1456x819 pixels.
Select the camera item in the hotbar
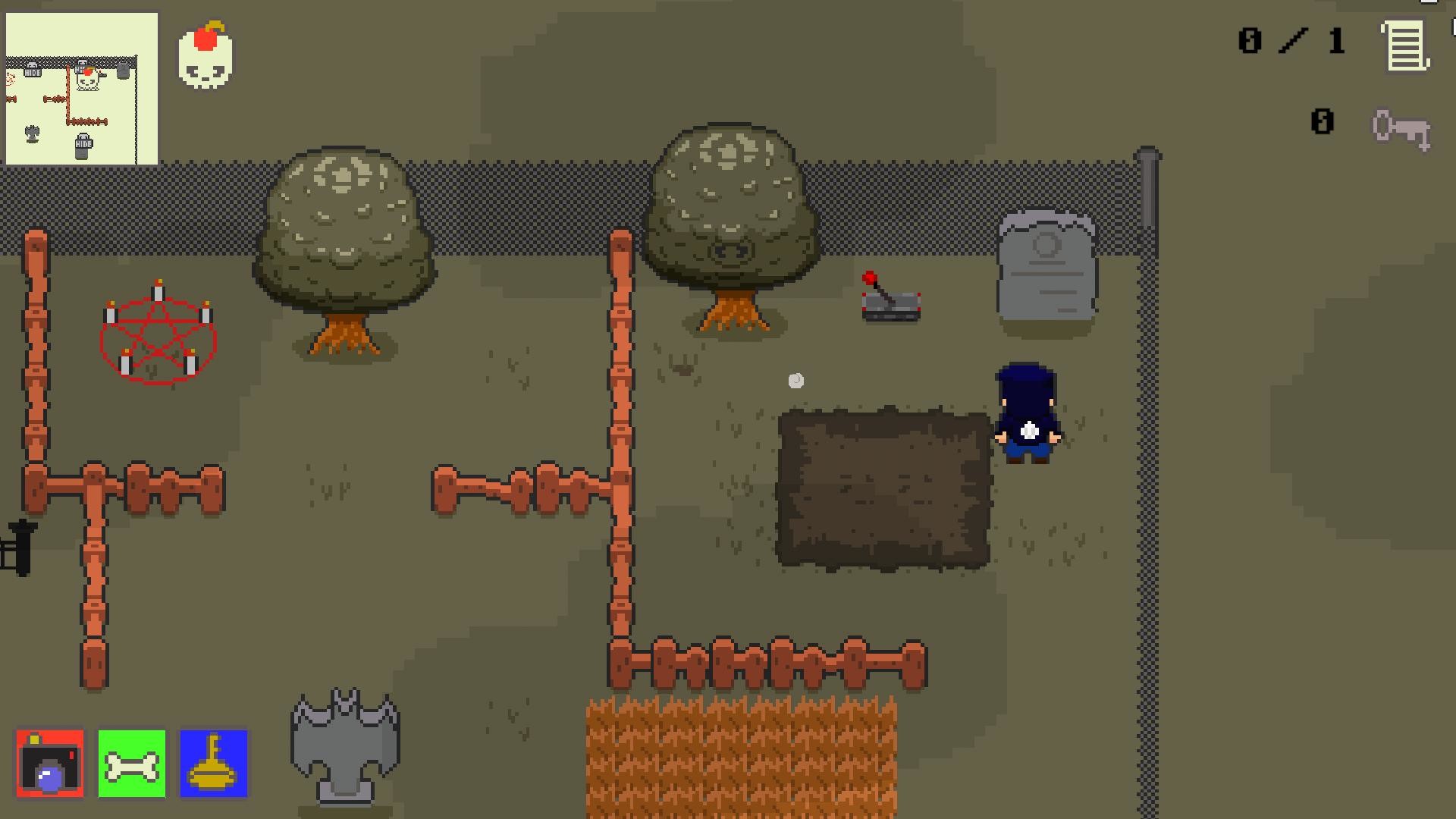(50, 763)
